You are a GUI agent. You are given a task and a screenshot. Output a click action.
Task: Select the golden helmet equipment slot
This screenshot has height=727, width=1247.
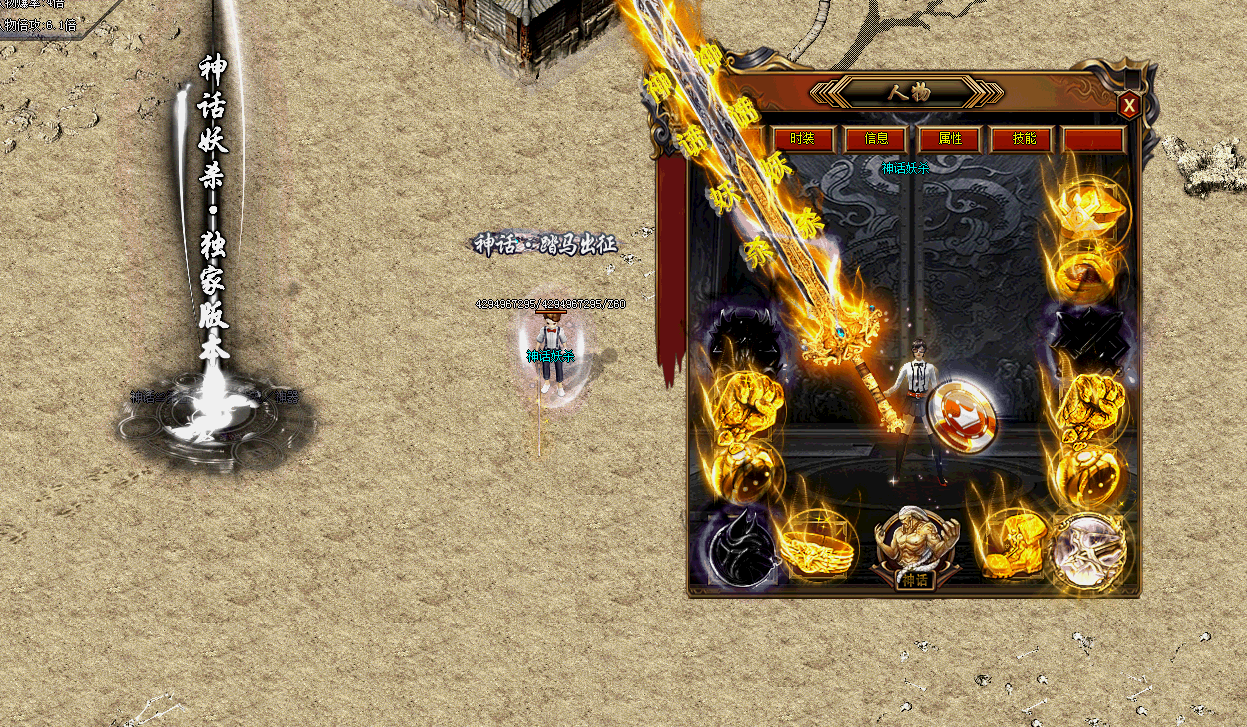[1087, 209]
